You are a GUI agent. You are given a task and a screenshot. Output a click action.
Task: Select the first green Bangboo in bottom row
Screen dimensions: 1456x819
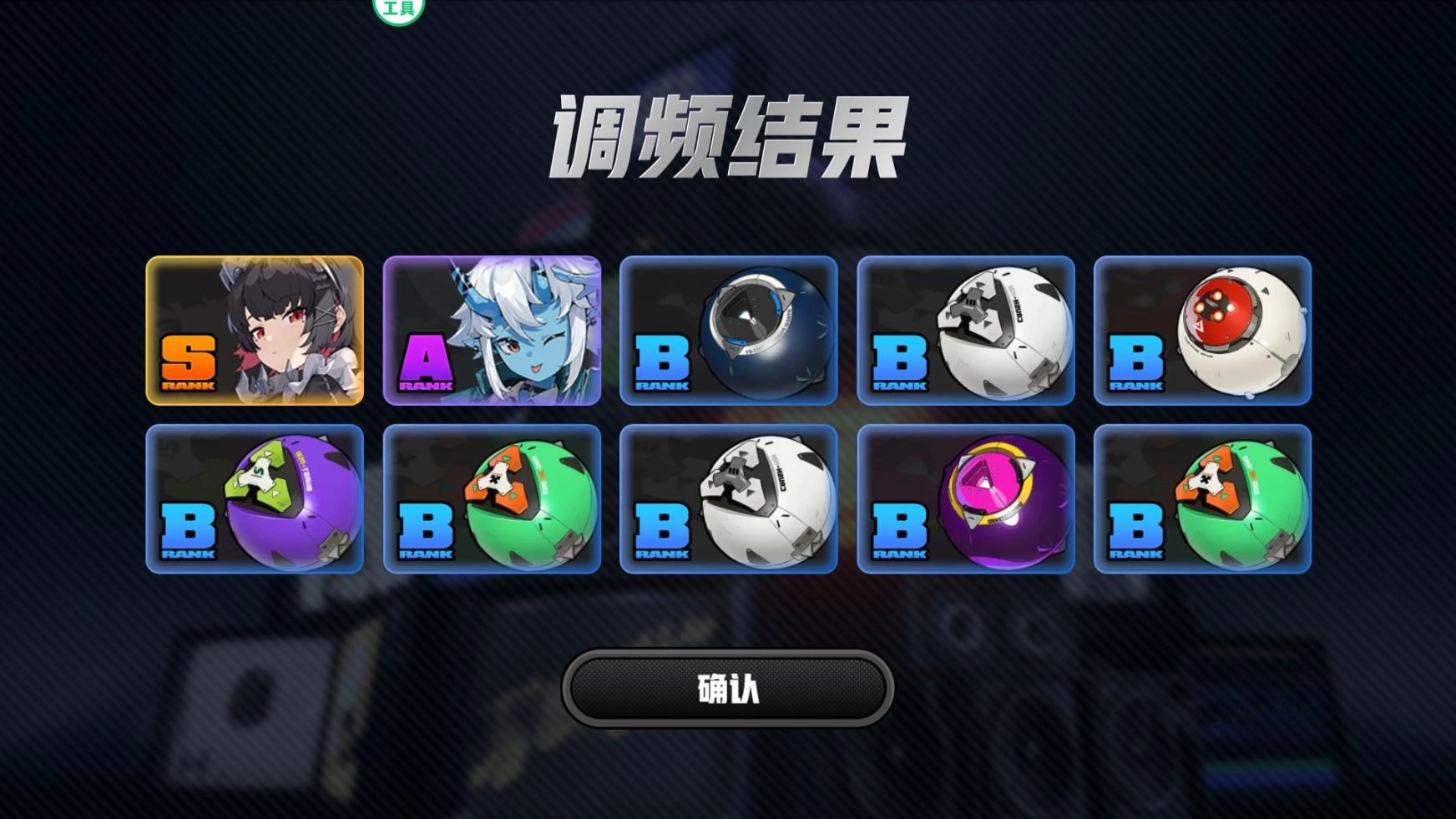point(493,499)
